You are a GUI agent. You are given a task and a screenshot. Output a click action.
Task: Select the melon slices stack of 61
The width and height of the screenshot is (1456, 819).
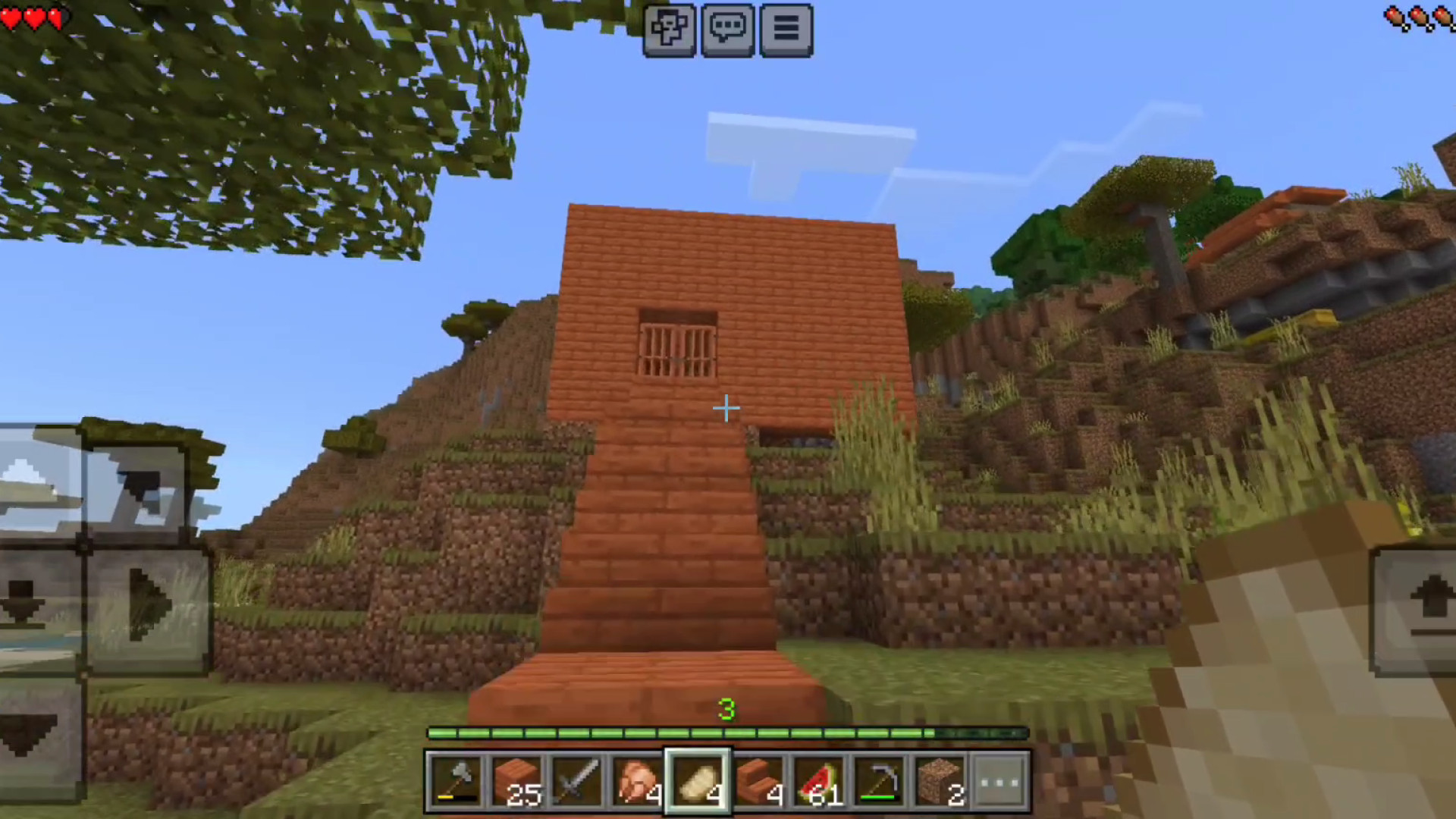(x=819, y=781)
